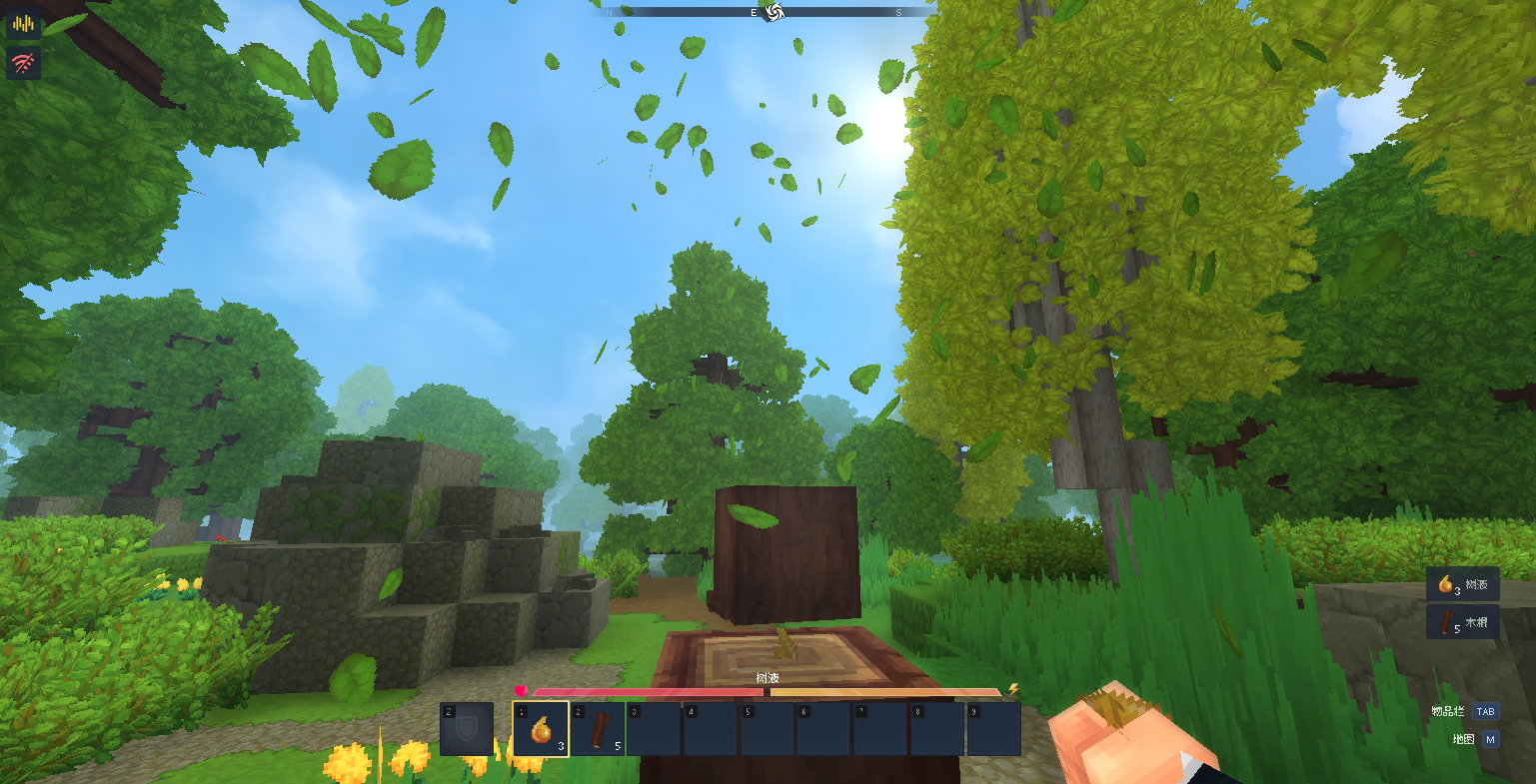Image resolution: width=1536 pixels, height=784 pixels.
Task: Select the wooden stick hotbar slot
Action: pyautogui.click(x=598, y=729)
